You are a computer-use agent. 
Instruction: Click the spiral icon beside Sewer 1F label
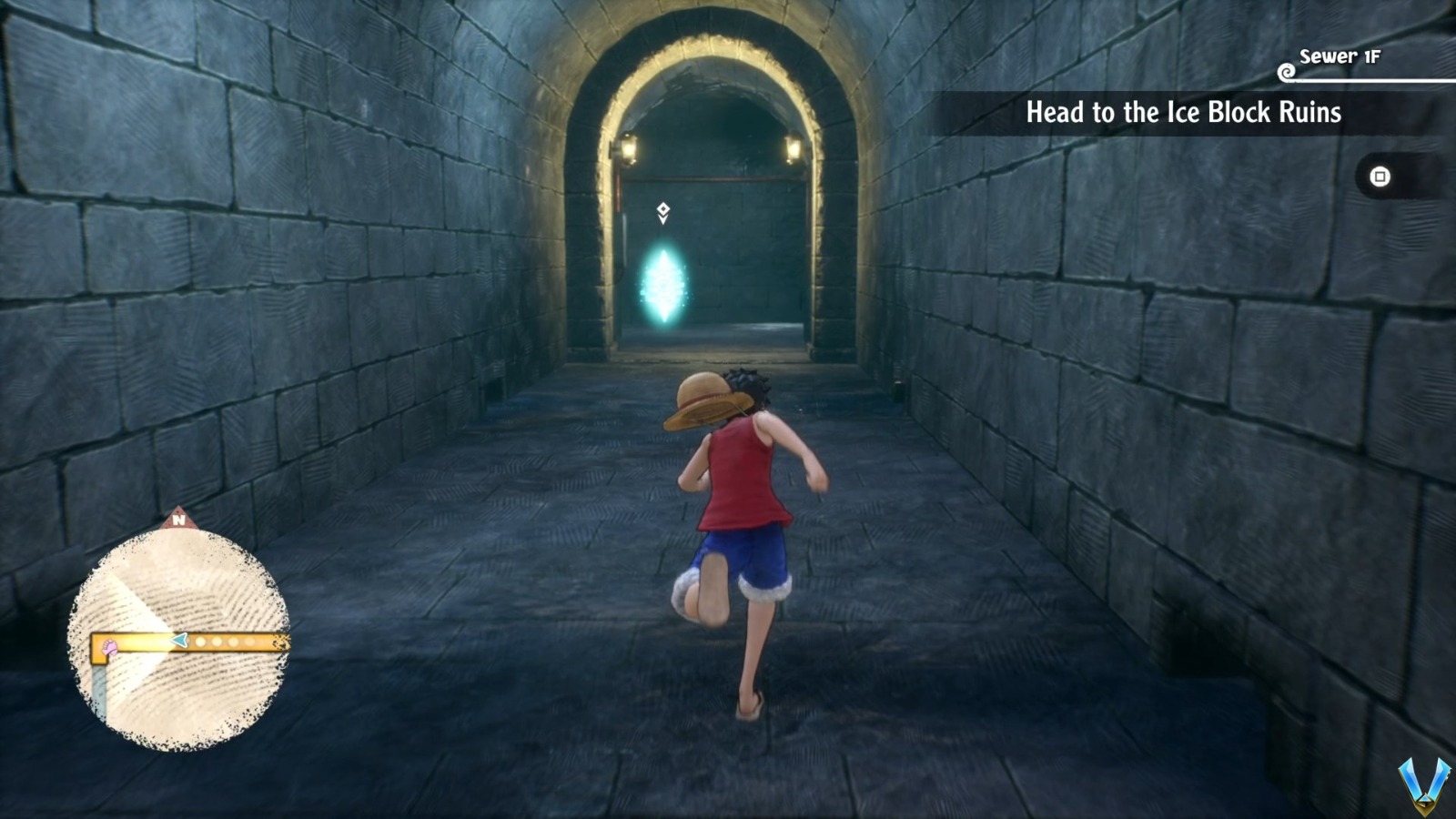1287,71
